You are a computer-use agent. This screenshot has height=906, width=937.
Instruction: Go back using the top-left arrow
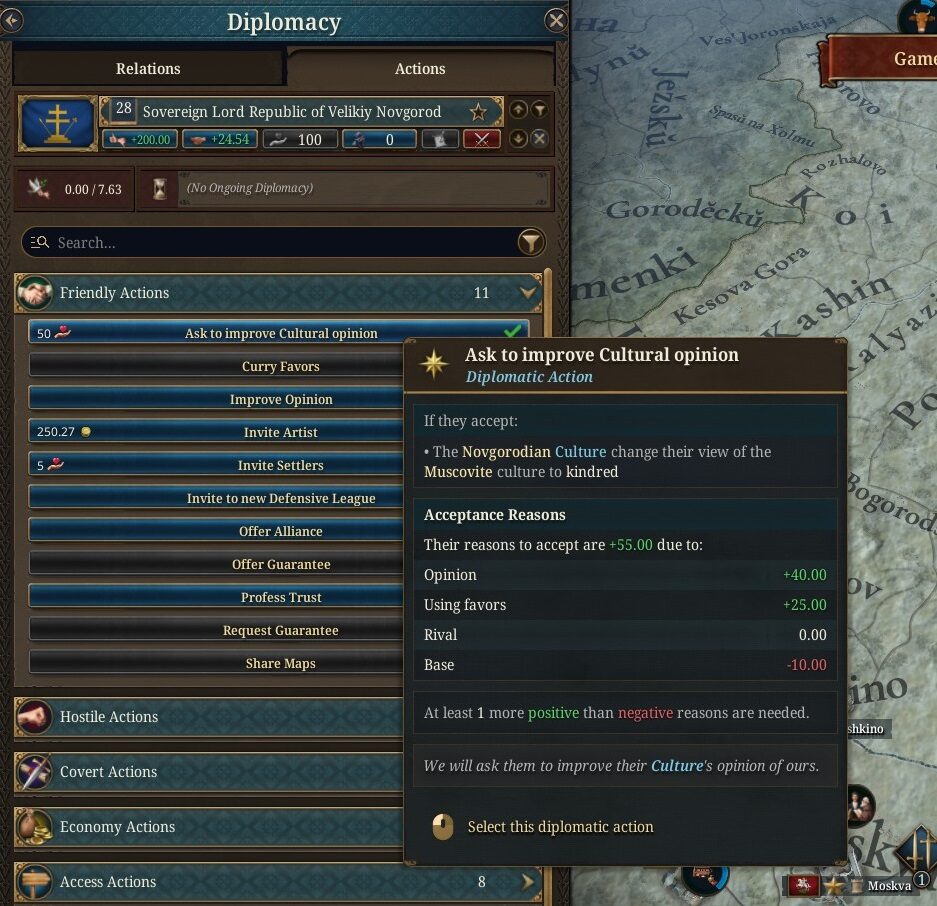click(11, 19)
